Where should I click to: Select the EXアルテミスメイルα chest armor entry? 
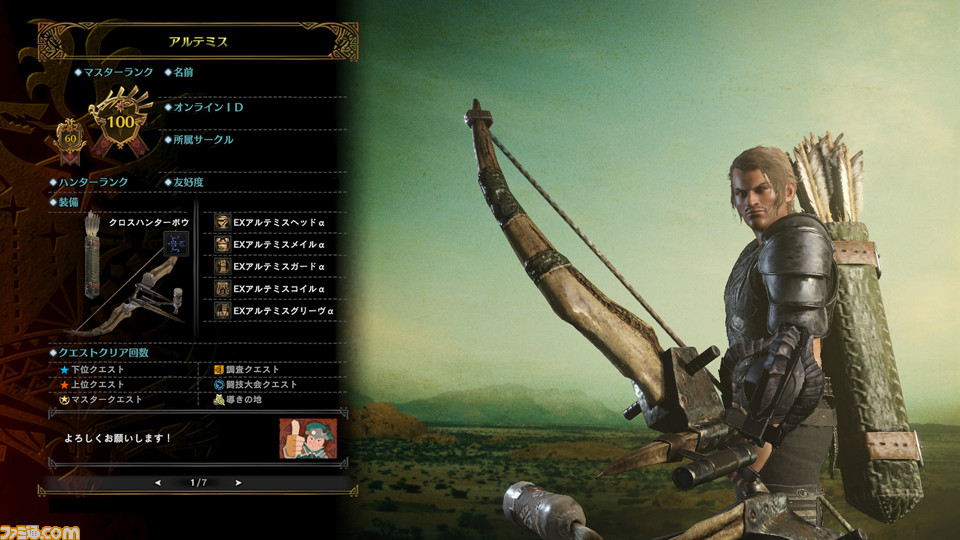(x=277, y=244)
